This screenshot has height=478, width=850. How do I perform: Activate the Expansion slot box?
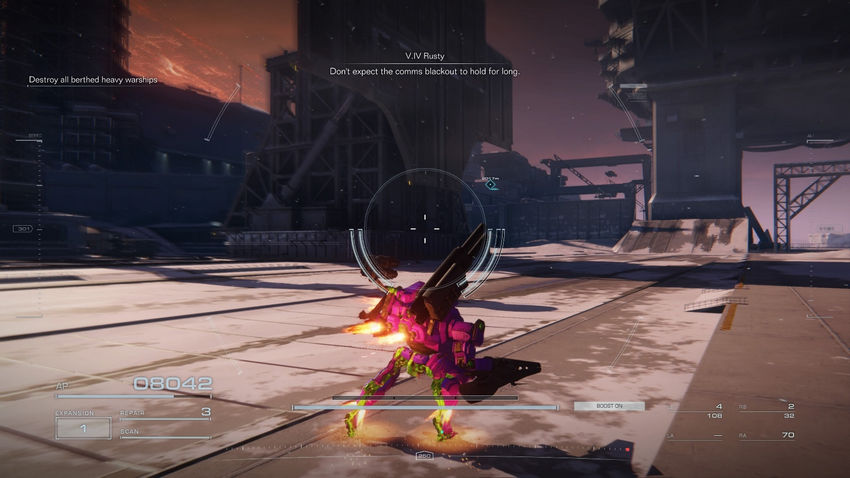(83, 427)
